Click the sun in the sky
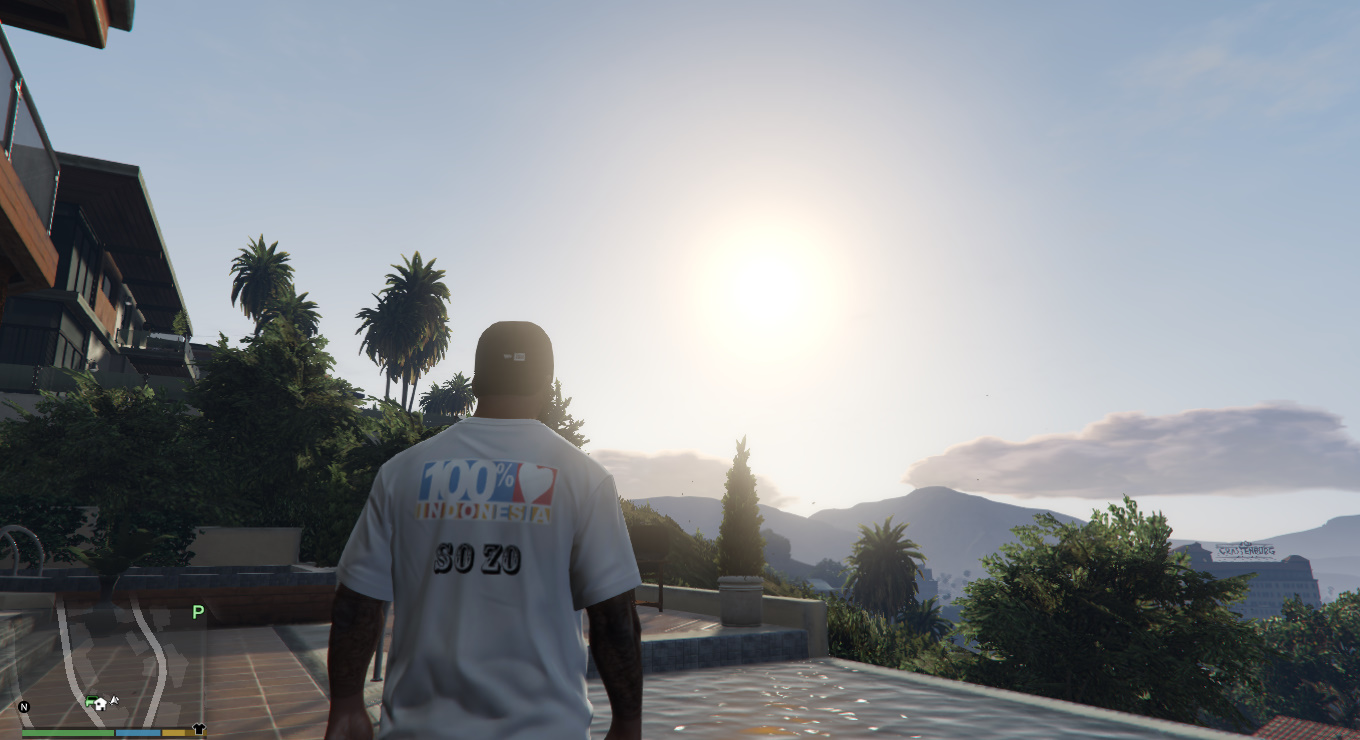This screenshot has height=740, width=1360. pos(768,283)
